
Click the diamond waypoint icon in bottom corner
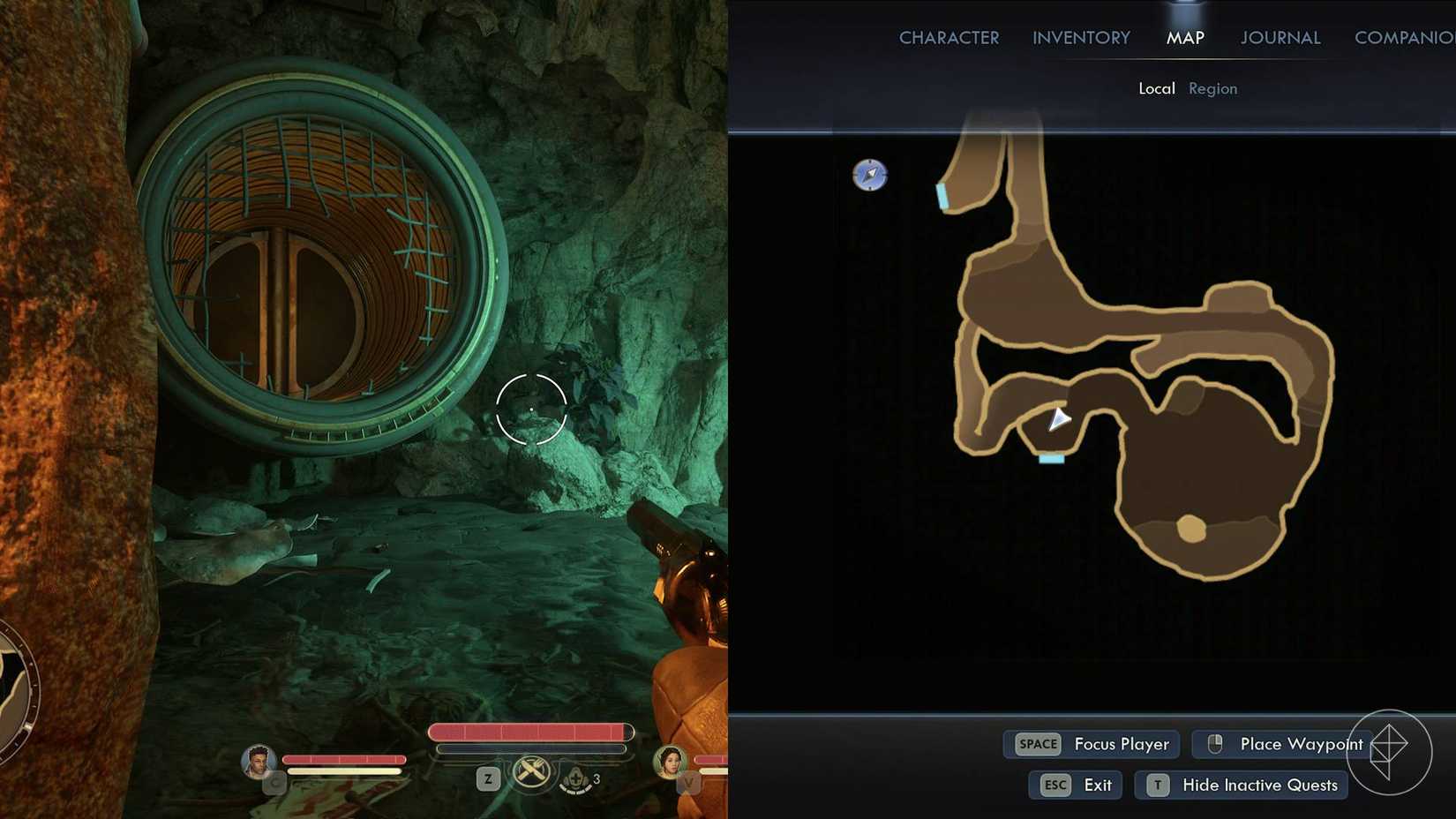(1391, 750)
